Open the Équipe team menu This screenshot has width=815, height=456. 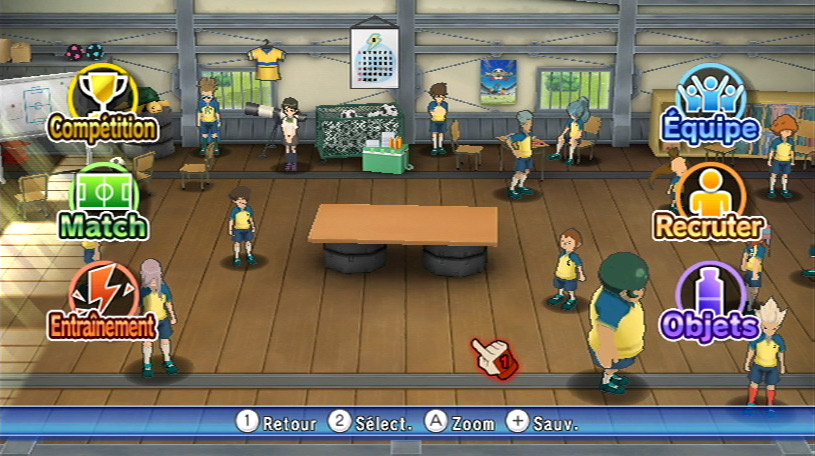(711, 102)
